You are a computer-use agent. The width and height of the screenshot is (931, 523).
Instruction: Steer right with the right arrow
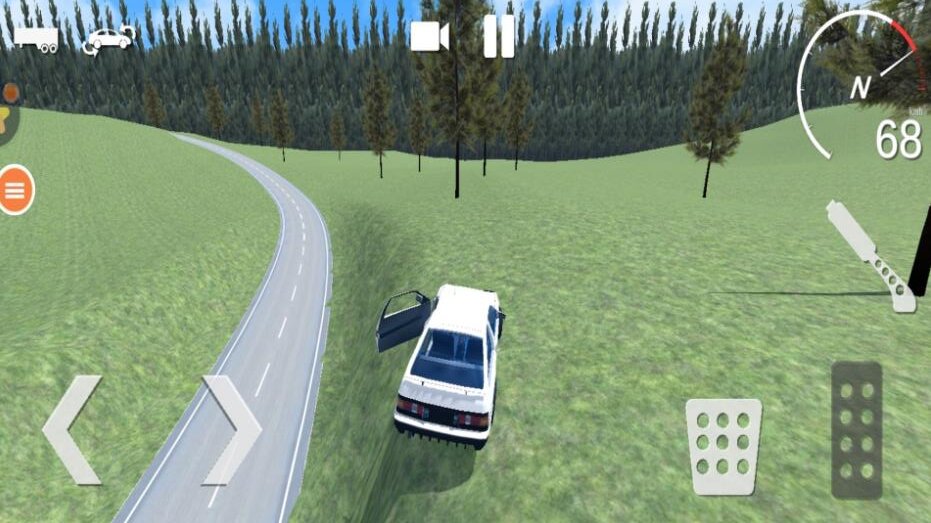tap(232, 430)
